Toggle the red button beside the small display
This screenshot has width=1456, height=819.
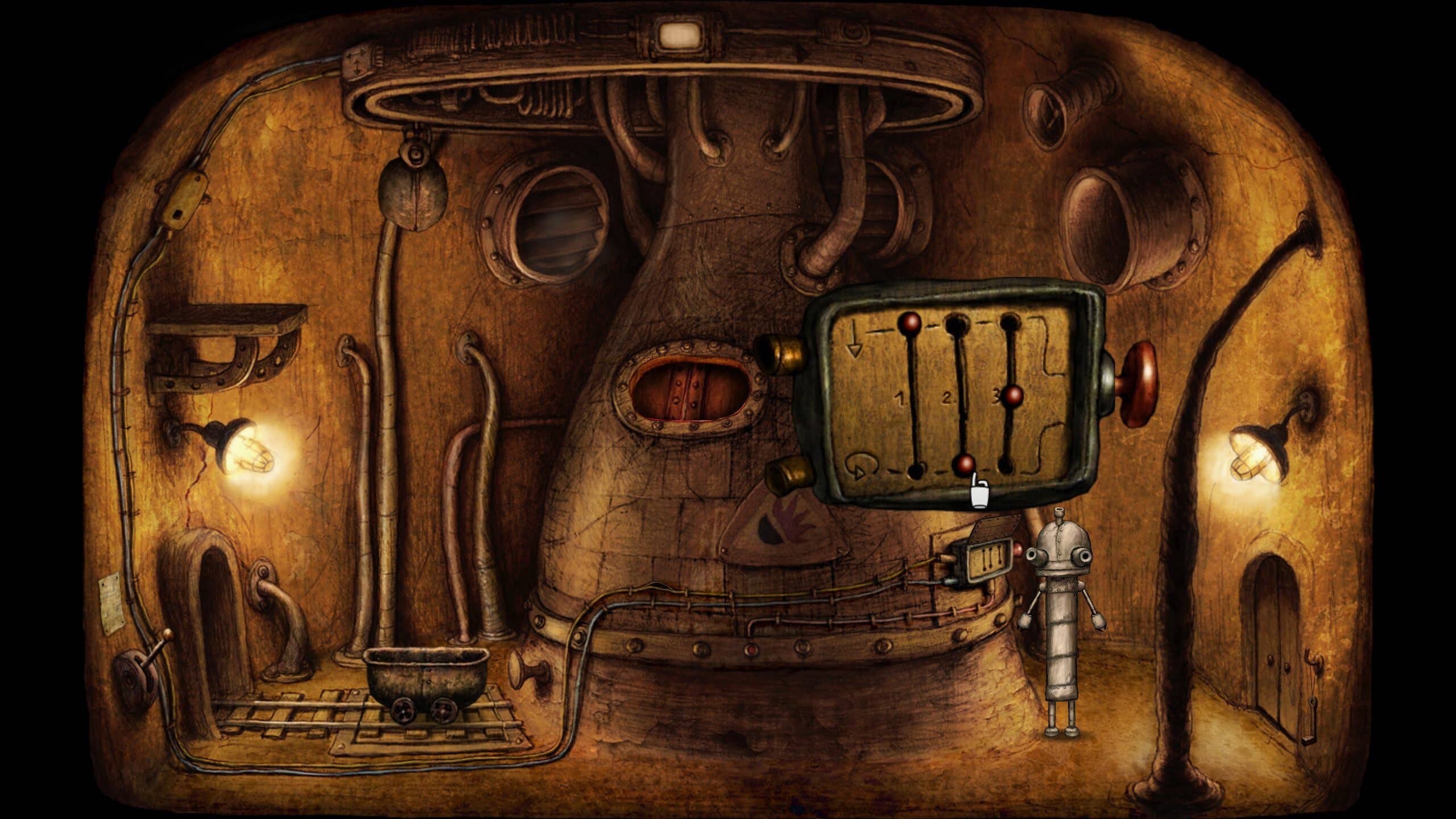(x=1018, y=549)
